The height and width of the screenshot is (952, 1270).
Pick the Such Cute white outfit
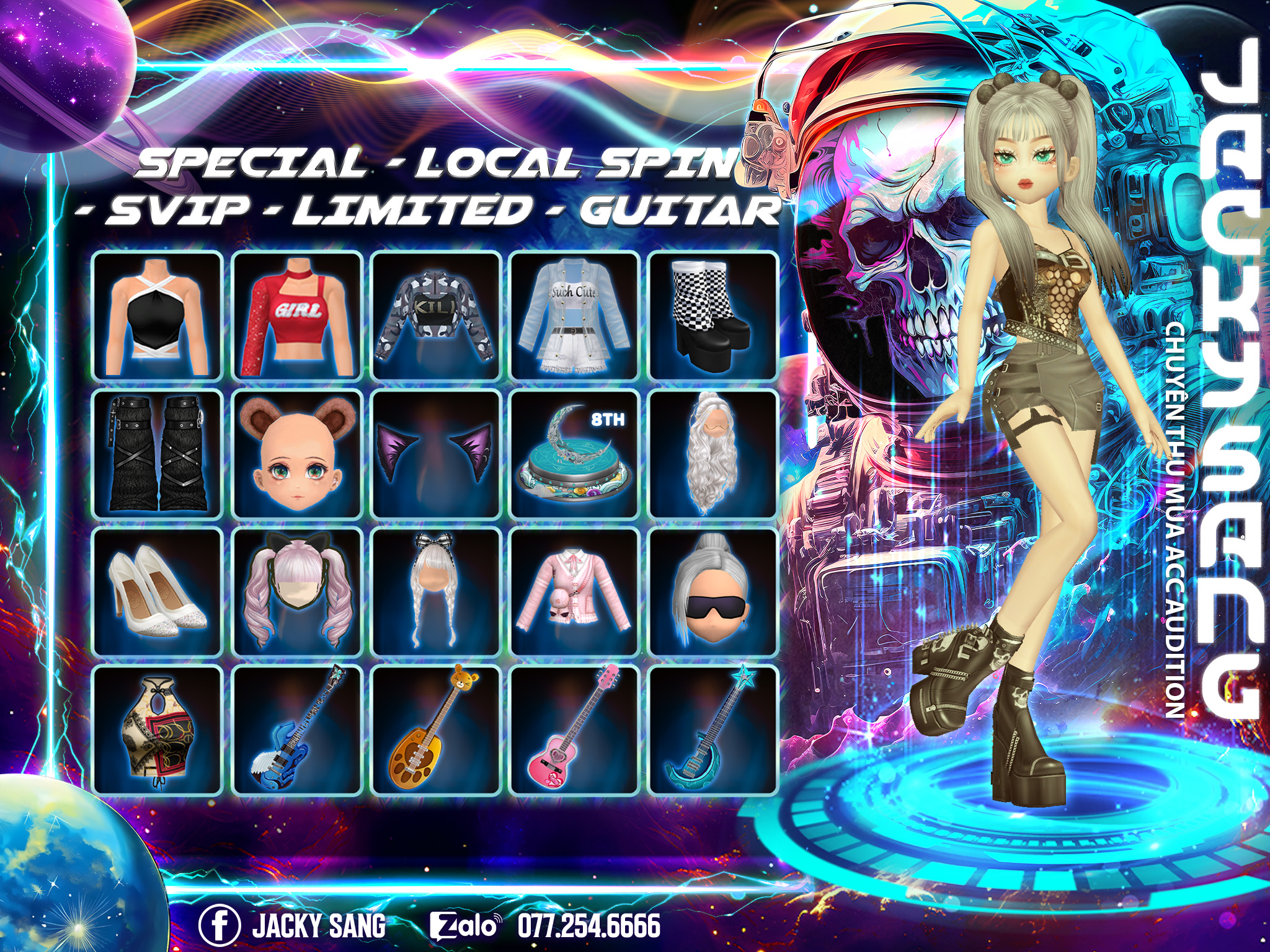tap(575, 316)
